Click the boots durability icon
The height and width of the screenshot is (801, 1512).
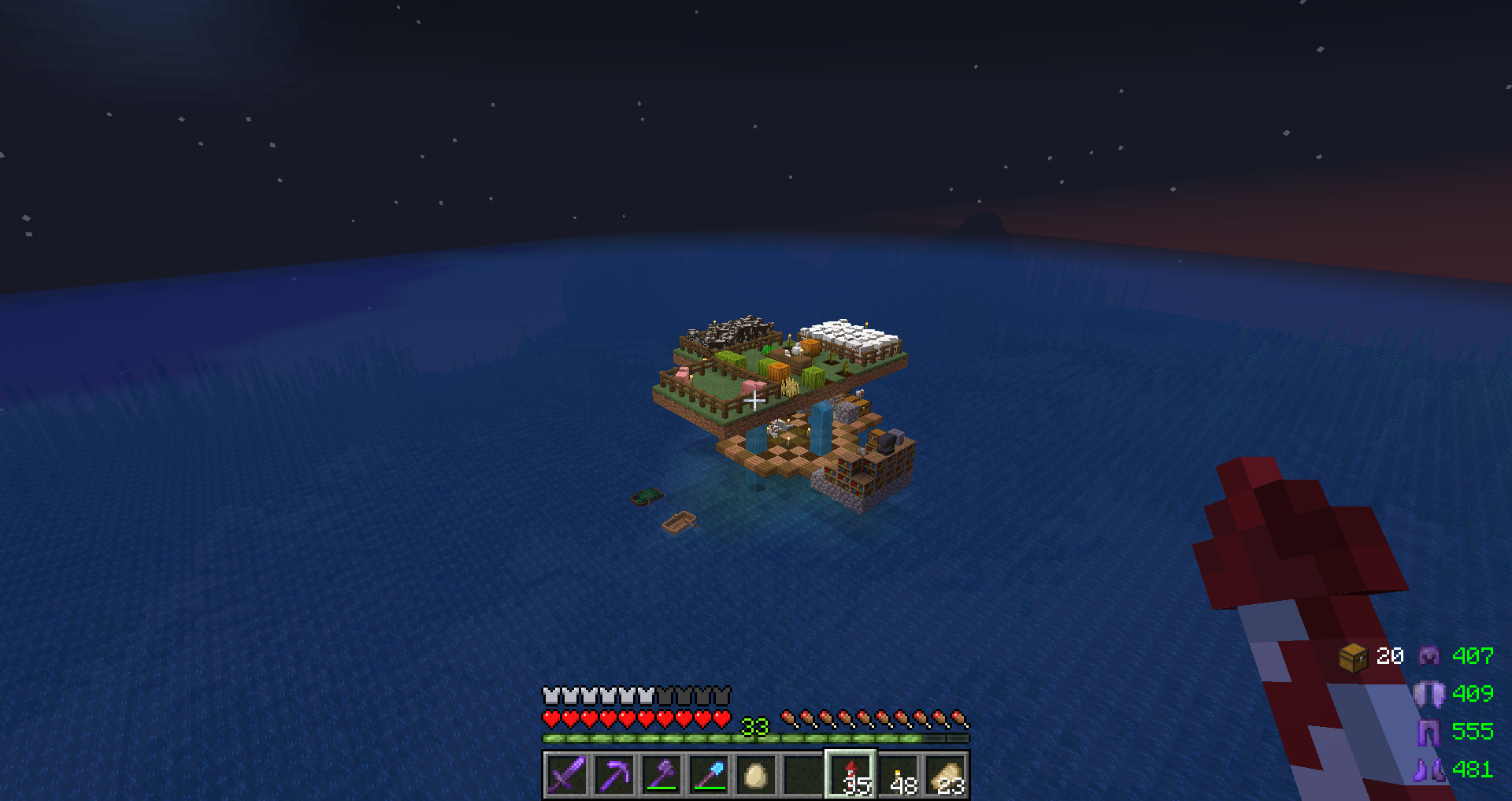[x=1429, y=769]
